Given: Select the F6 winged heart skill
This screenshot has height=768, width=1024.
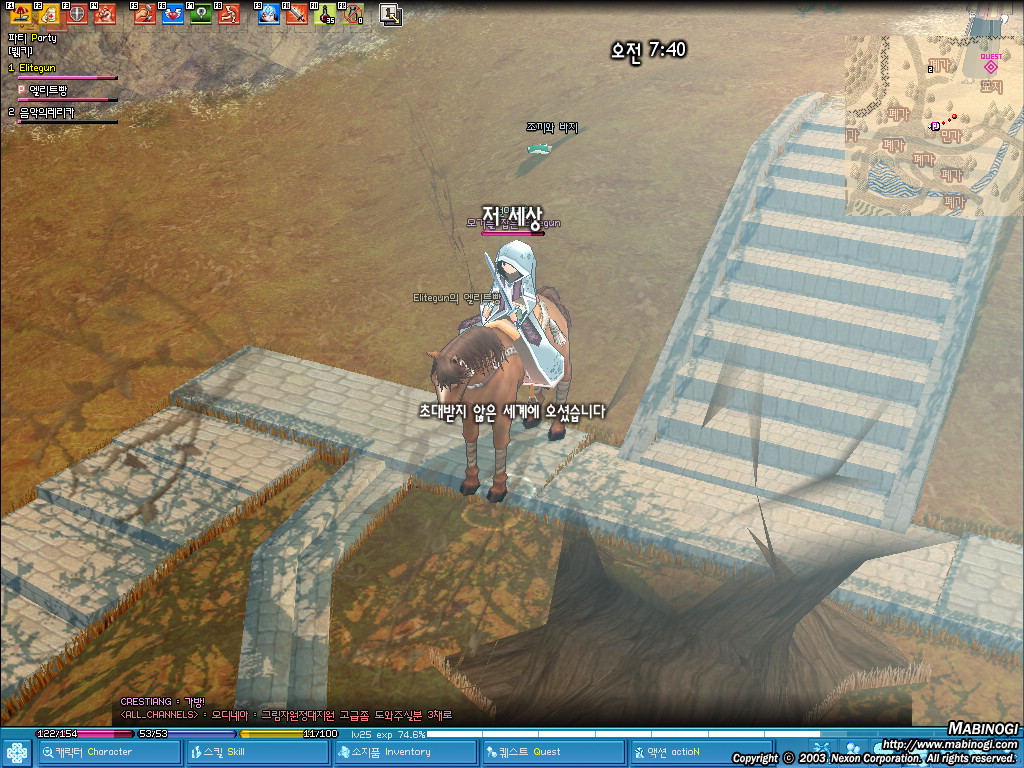Looking at the screenshot, I should 172,14.
